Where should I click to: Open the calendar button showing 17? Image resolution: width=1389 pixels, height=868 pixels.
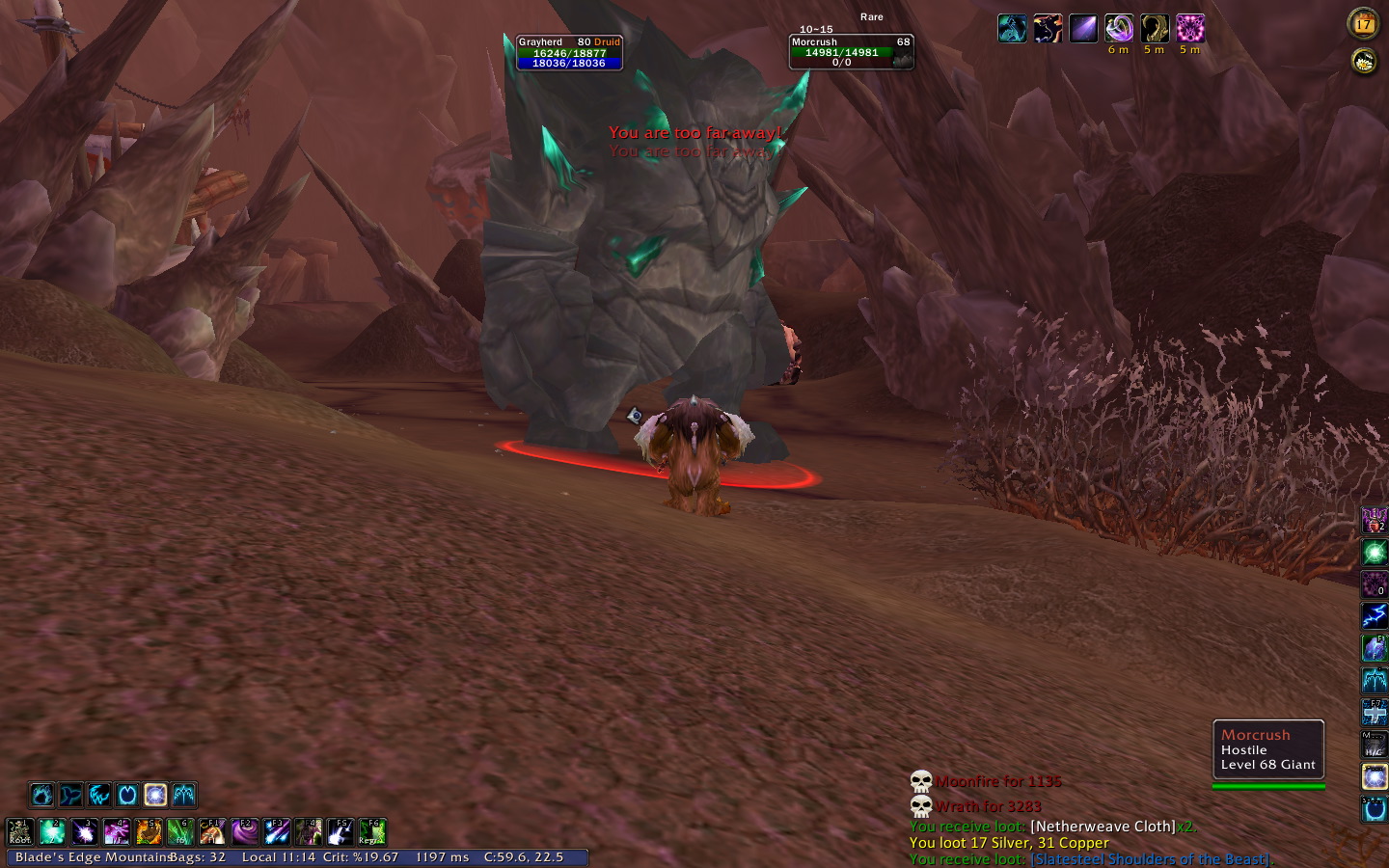coord(1363,24)
